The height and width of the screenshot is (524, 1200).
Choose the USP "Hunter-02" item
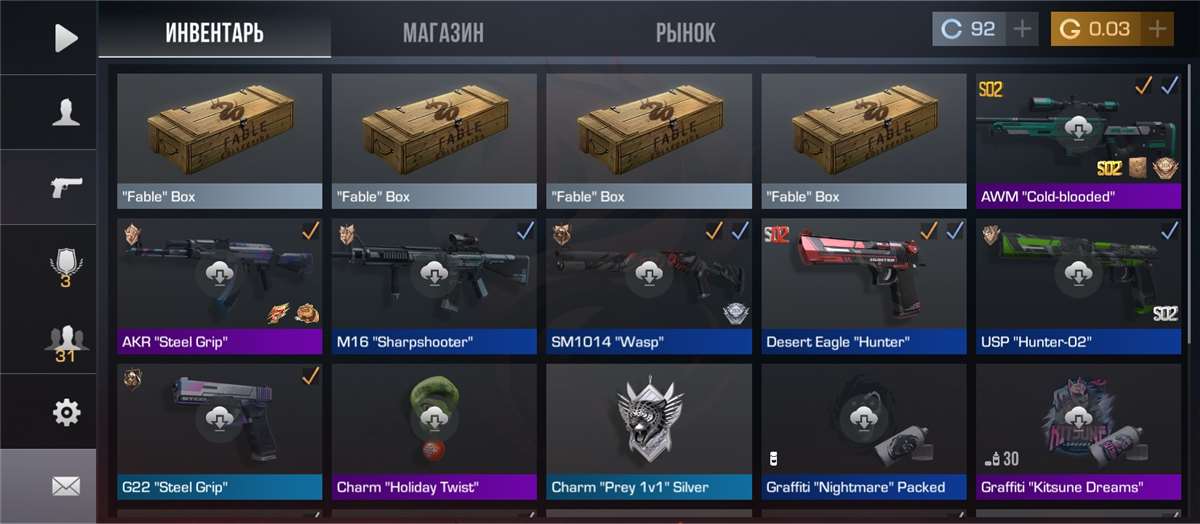[x=1078, y=286]
